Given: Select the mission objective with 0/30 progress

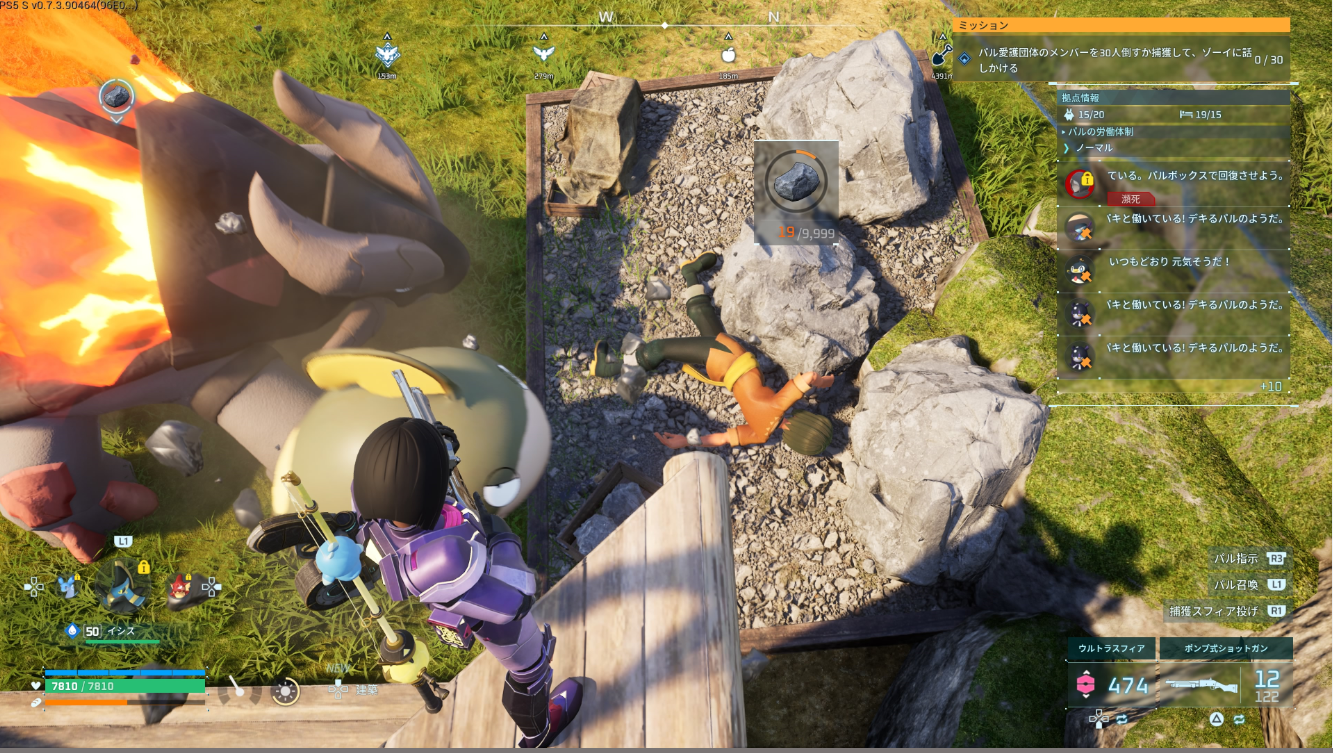Looking at the screenshot, I should coord(1121,60).
